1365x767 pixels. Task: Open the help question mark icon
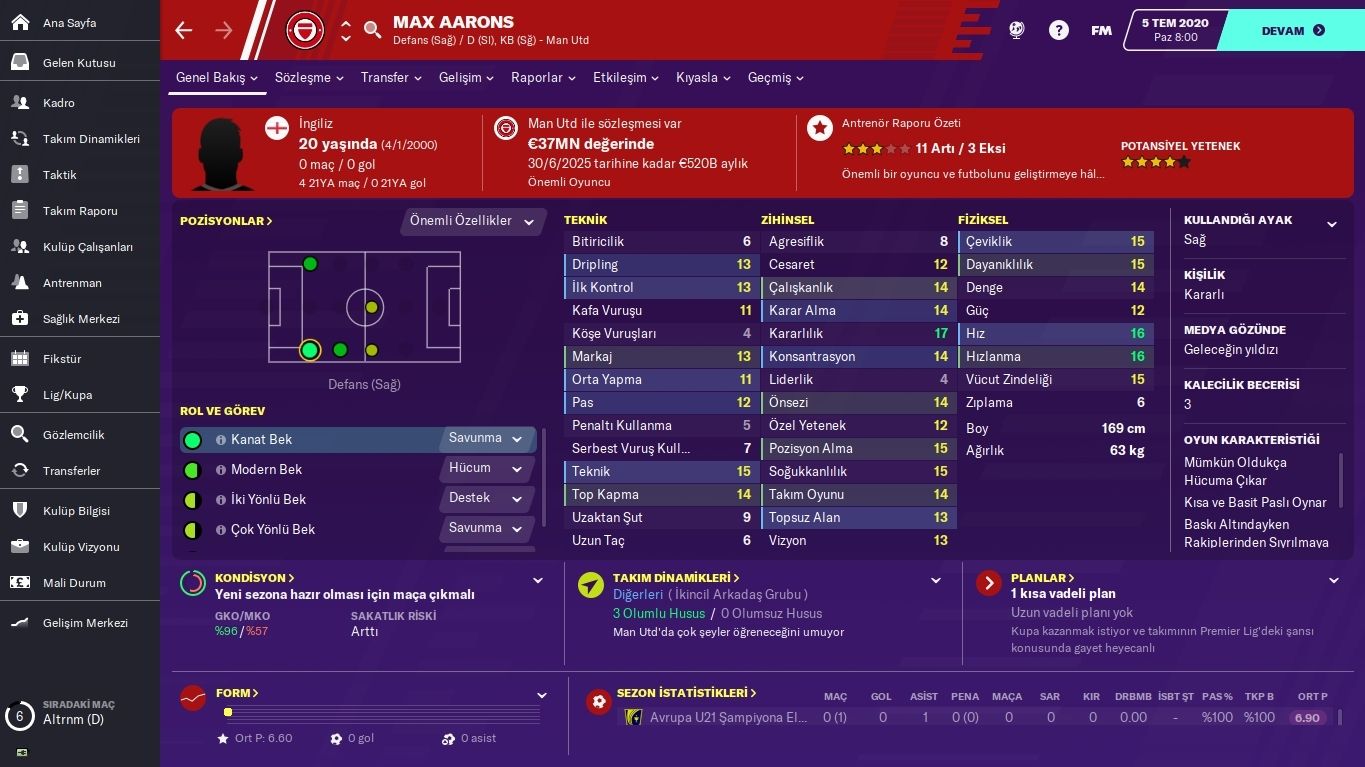1058,30
